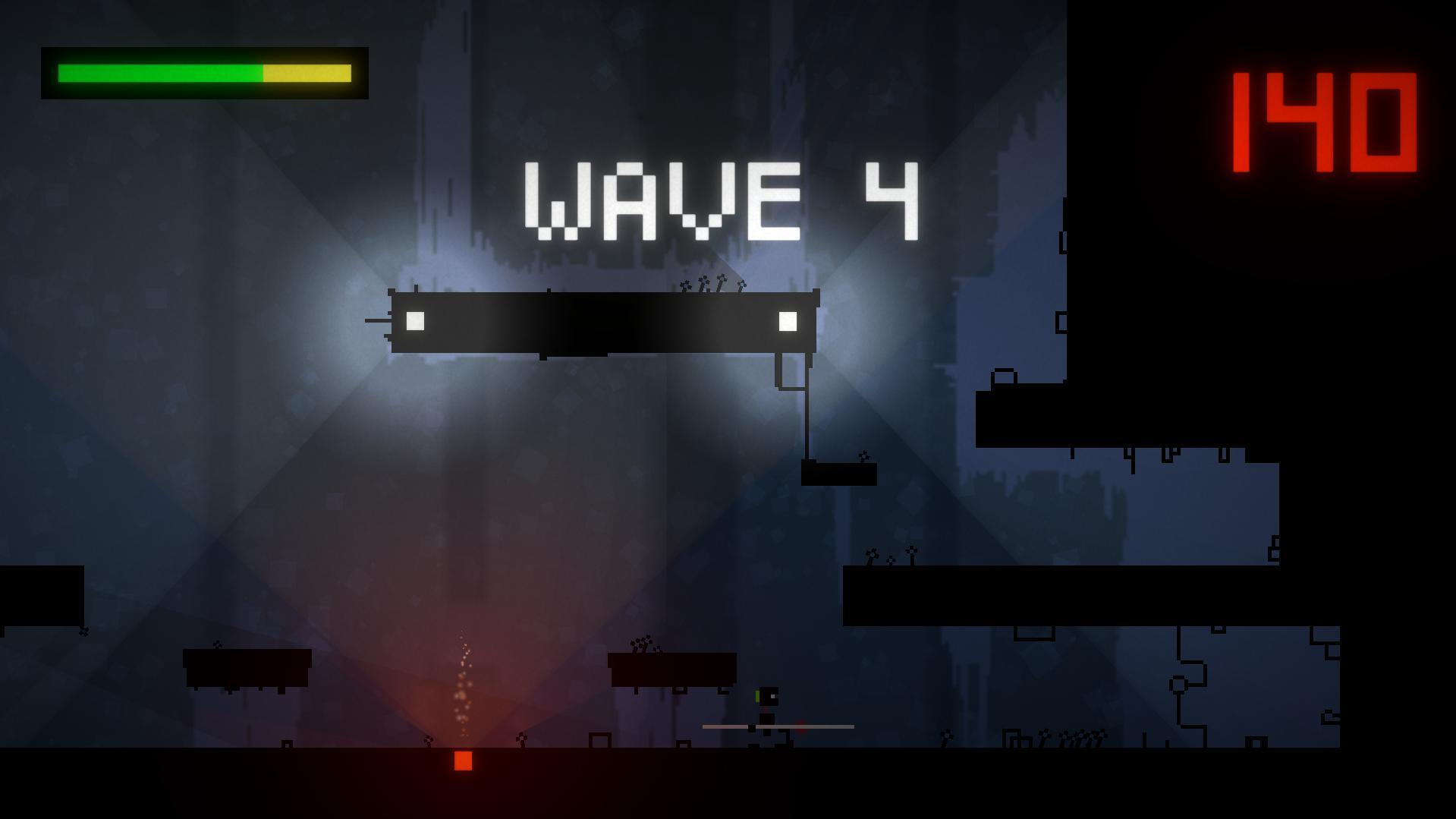Screen dimensions: 1456x819
Task: Click the yellow segment of the health bar
Action: (x=307, y=74)
